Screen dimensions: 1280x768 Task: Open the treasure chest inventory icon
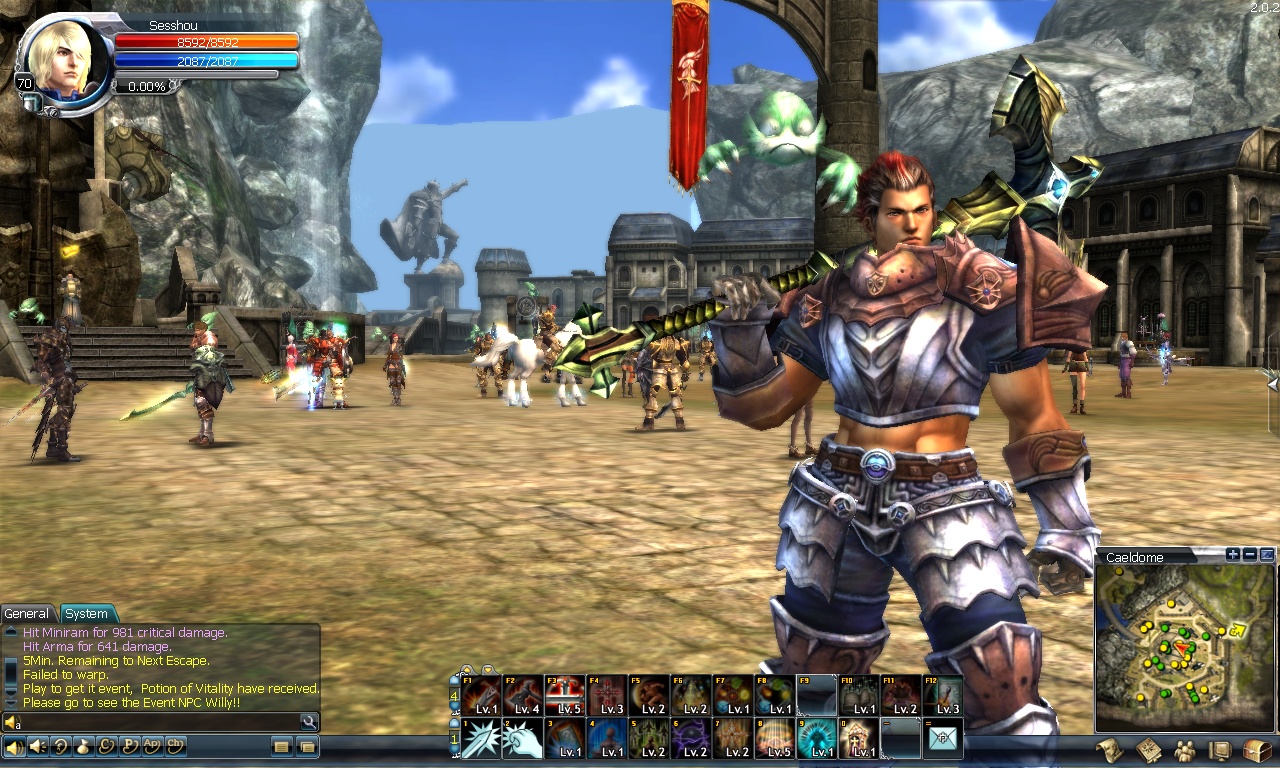(1257, 750)
